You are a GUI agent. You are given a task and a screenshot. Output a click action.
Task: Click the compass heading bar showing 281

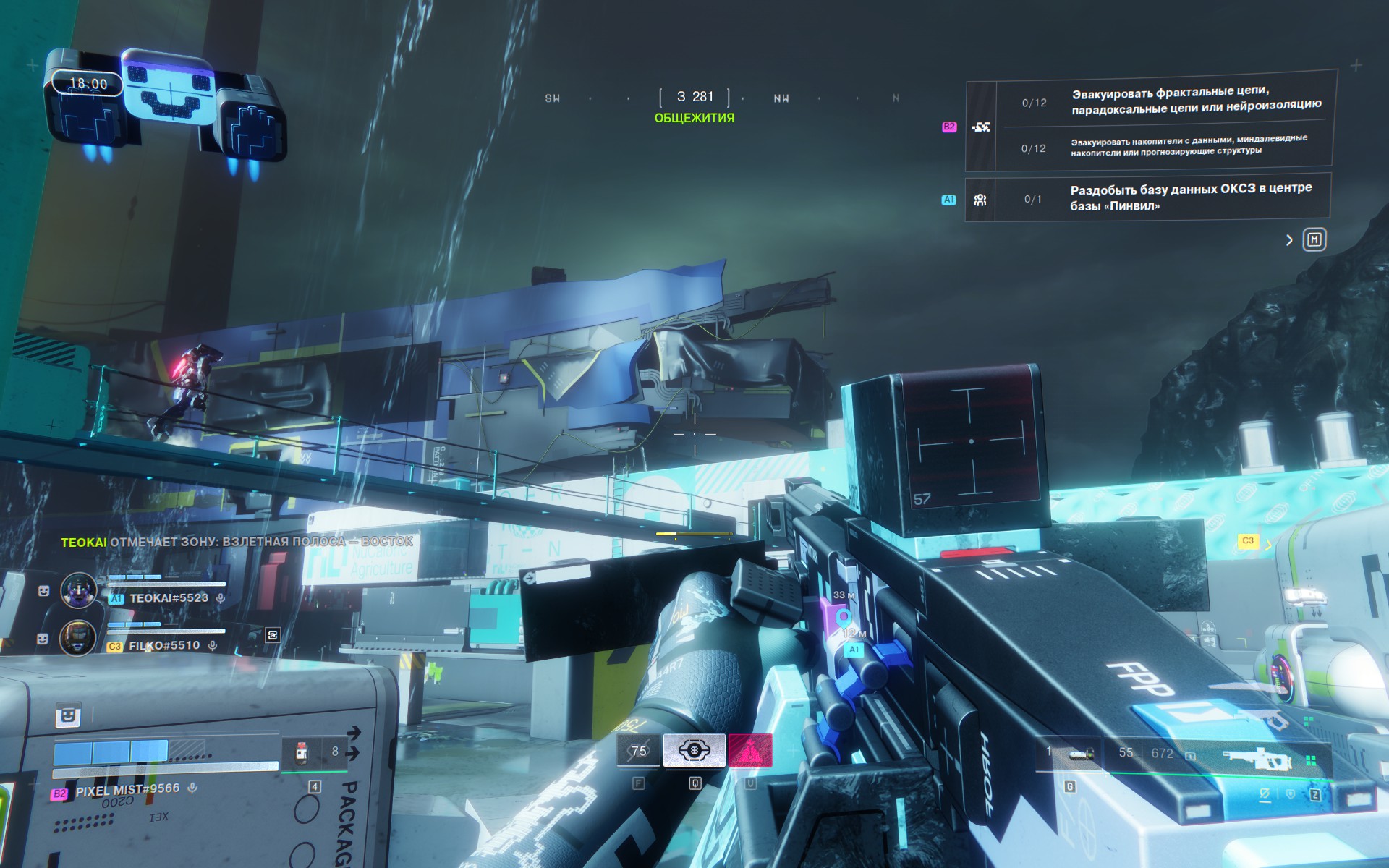[694, 97]
